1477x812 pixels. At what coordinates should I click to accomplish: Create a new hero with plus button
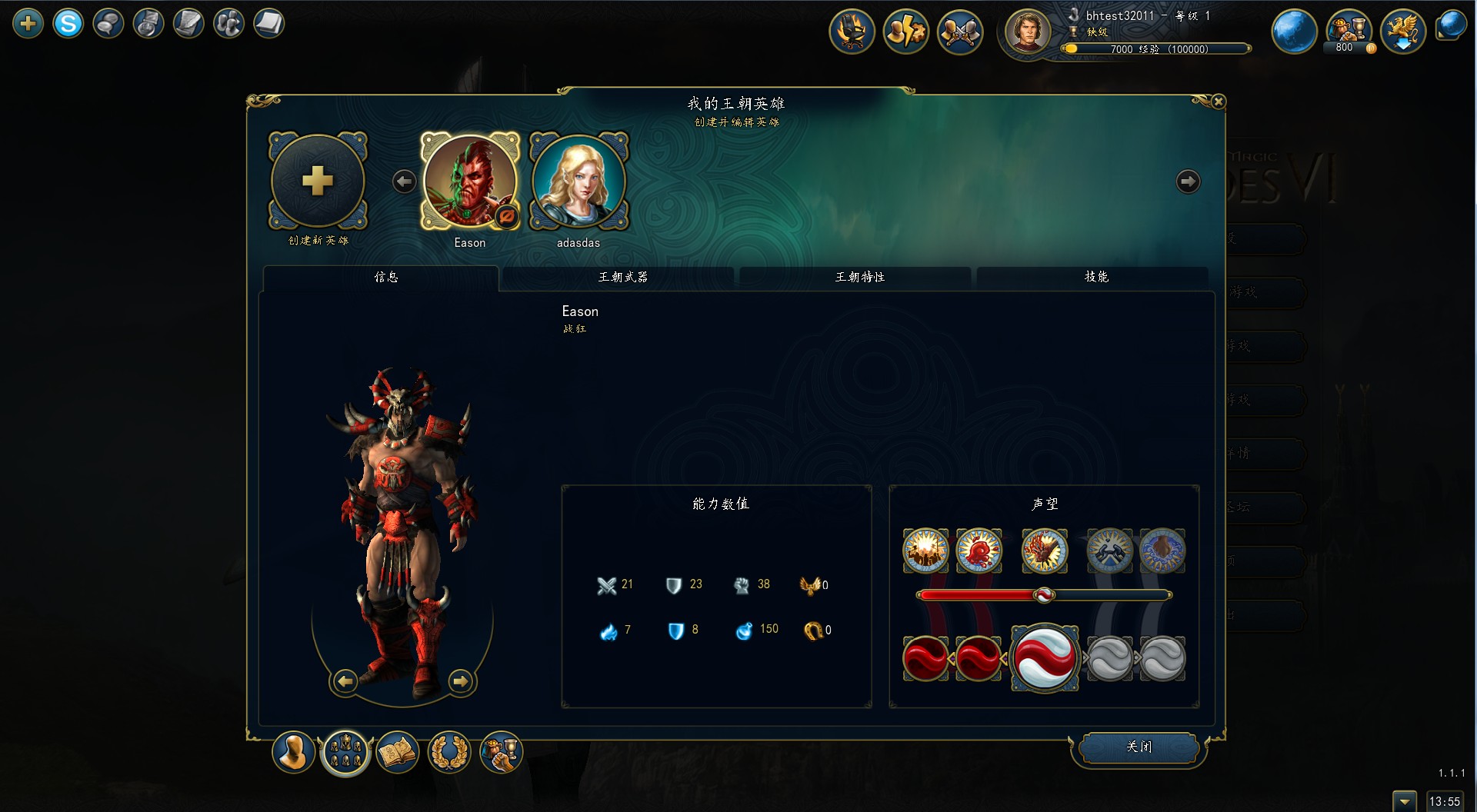[318, 181]
